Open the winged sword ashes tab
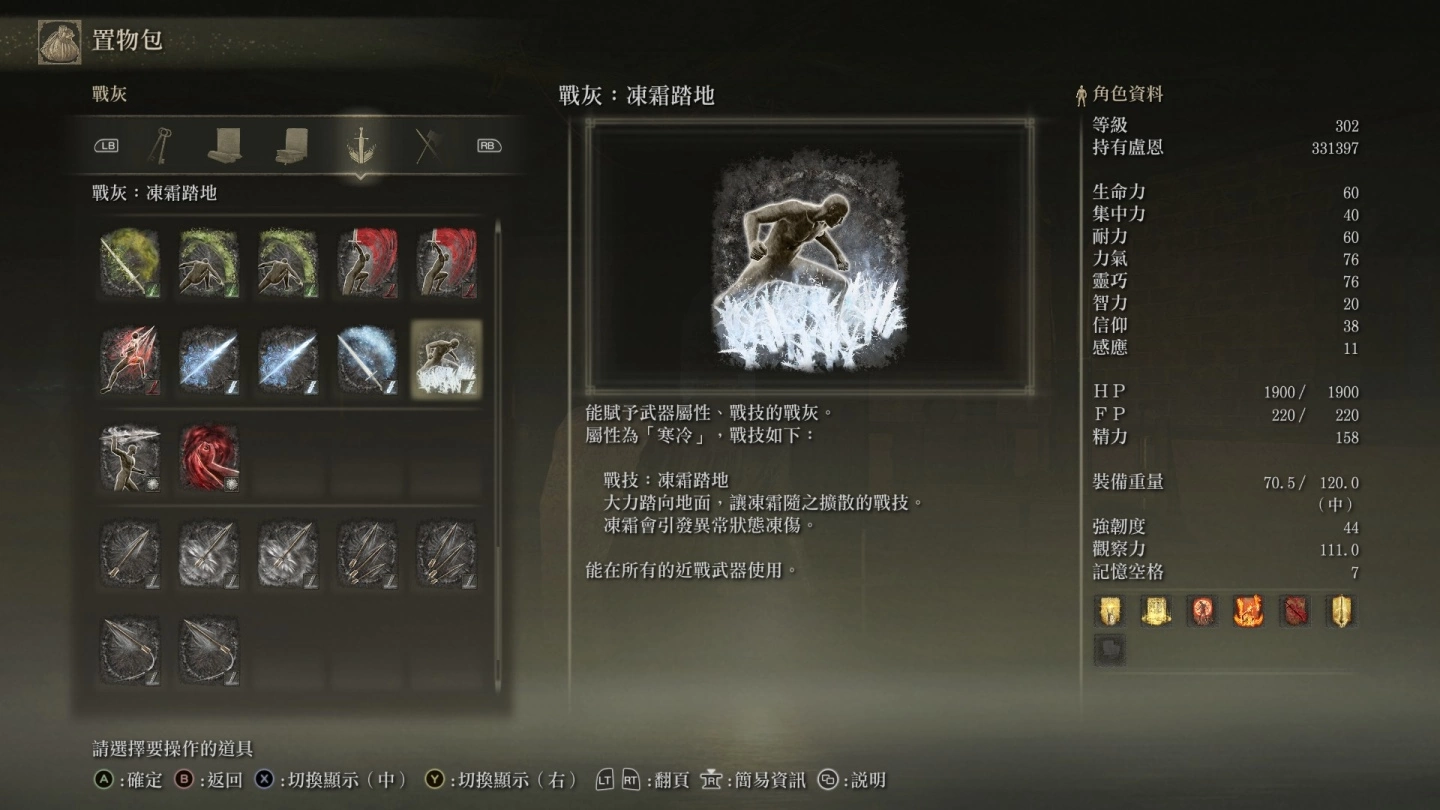 coord(359,146)
